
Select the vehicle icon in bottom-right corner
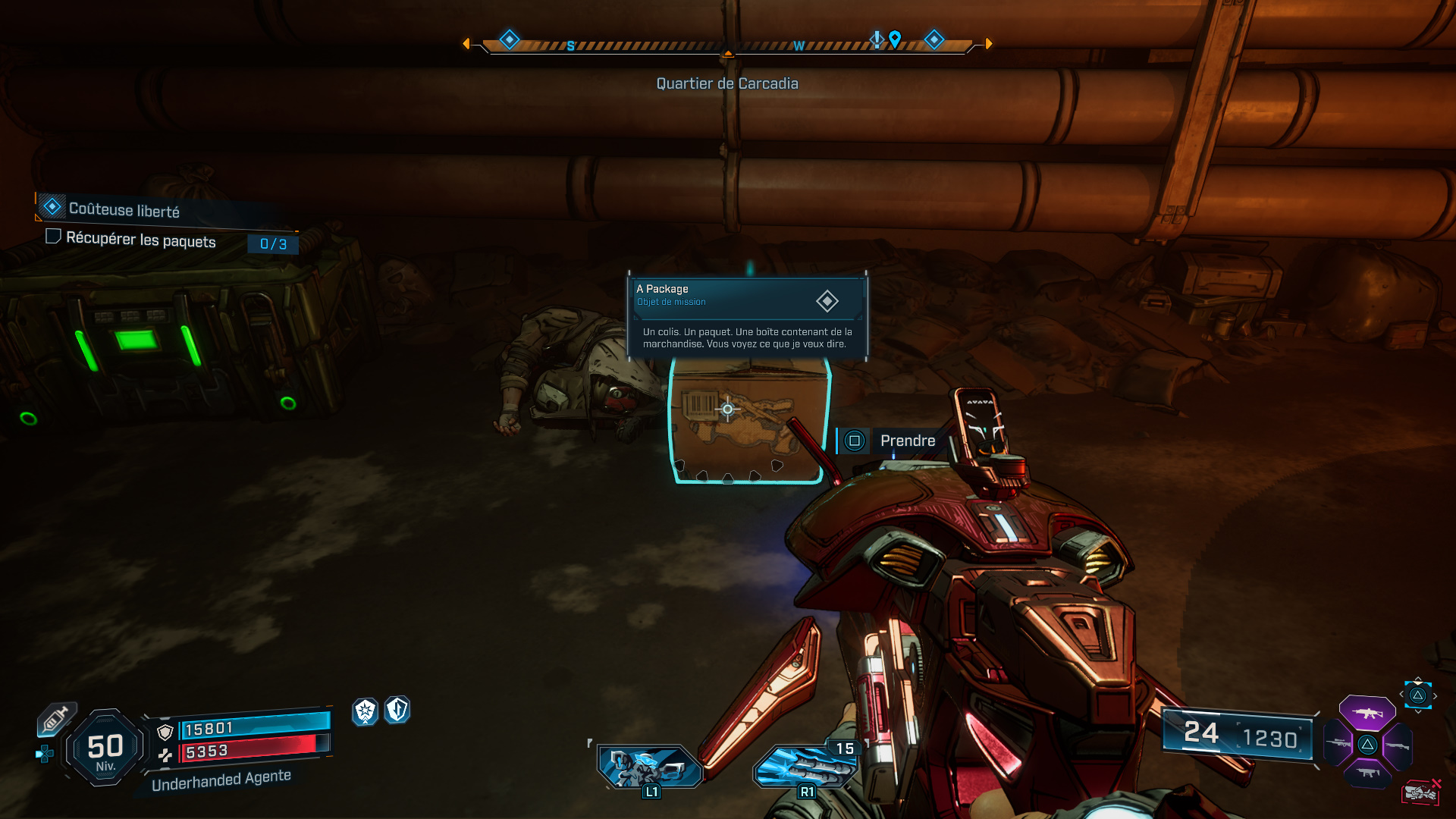click(1423, 792)
